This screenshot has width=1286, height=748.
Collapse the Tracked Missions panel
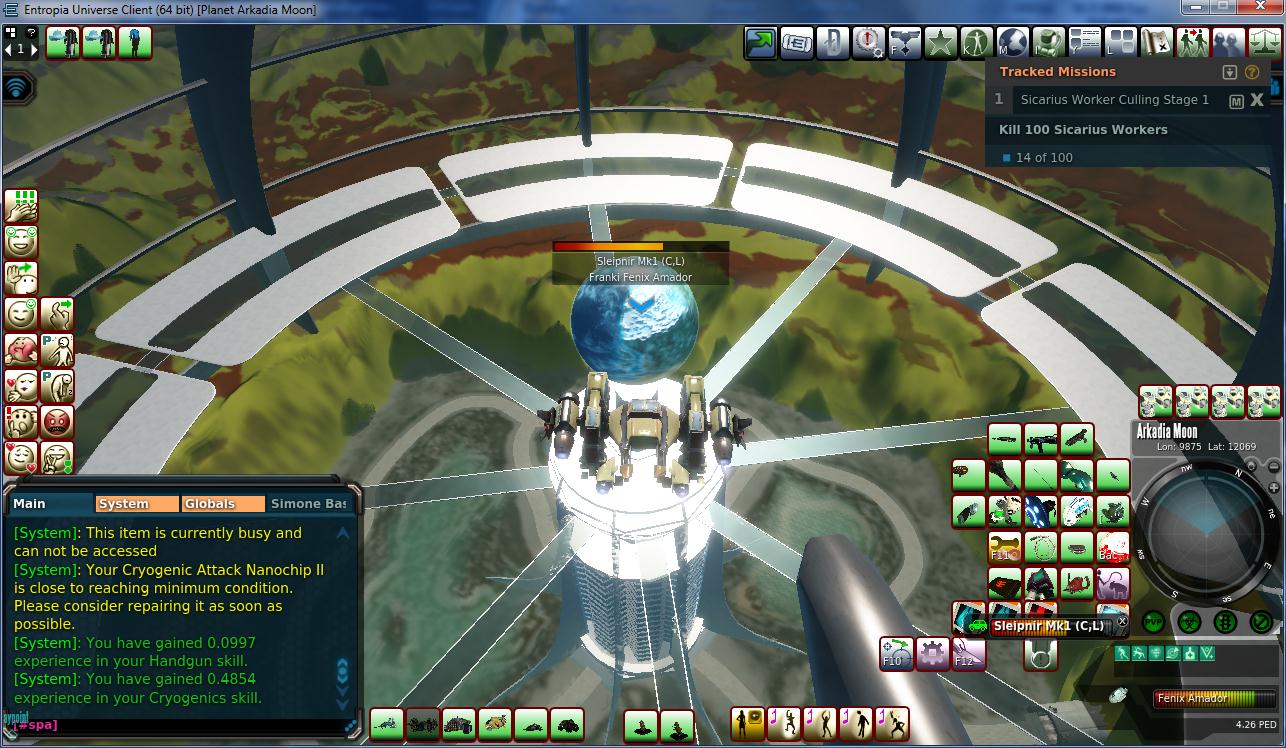1230,72
